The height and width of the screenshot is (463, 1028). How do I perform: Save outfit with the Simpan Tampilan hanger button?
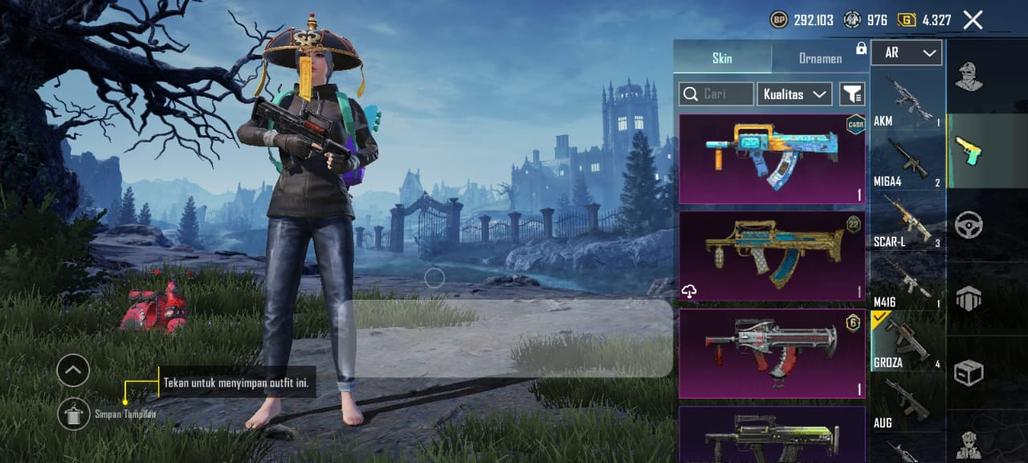[74, 413]
